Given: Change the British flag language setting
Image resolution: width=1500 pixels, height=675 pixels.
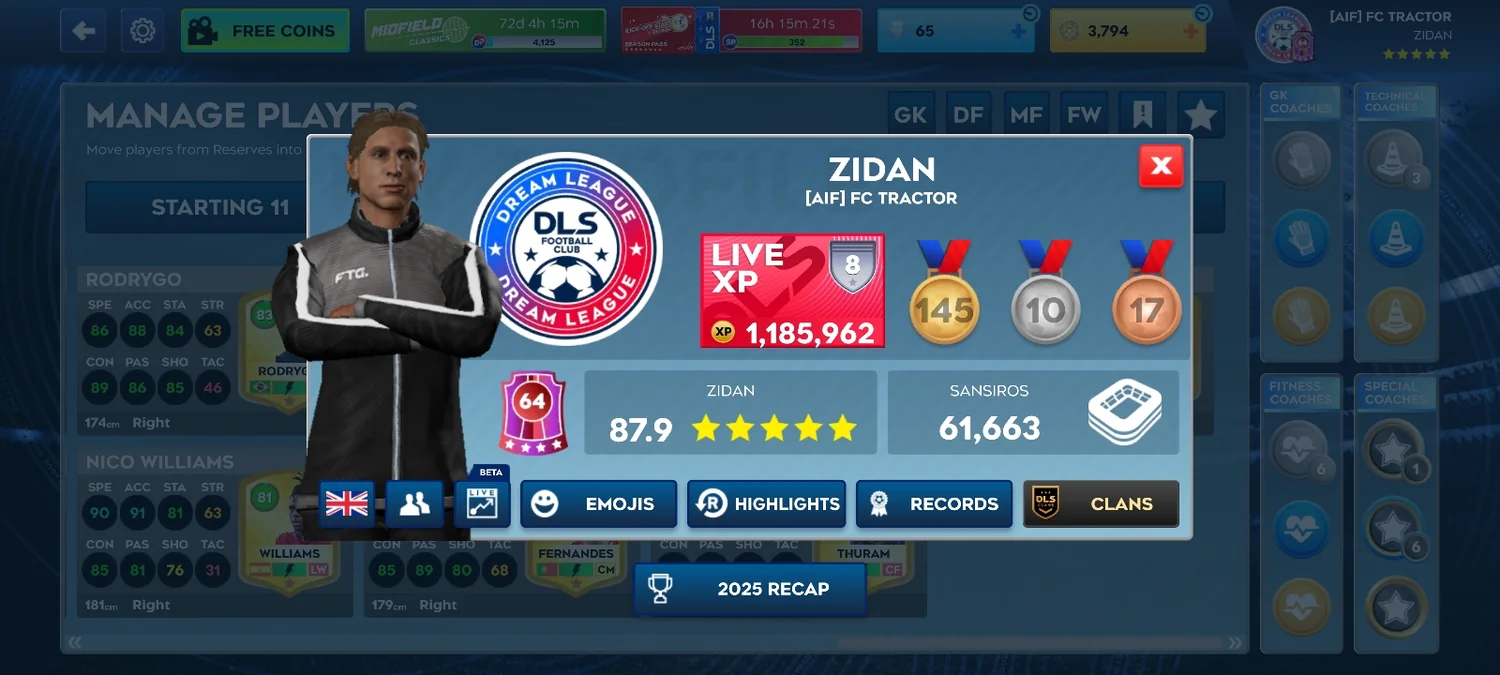Looking at the screenshot, I should pyautogui.click(x=347, y=504).
